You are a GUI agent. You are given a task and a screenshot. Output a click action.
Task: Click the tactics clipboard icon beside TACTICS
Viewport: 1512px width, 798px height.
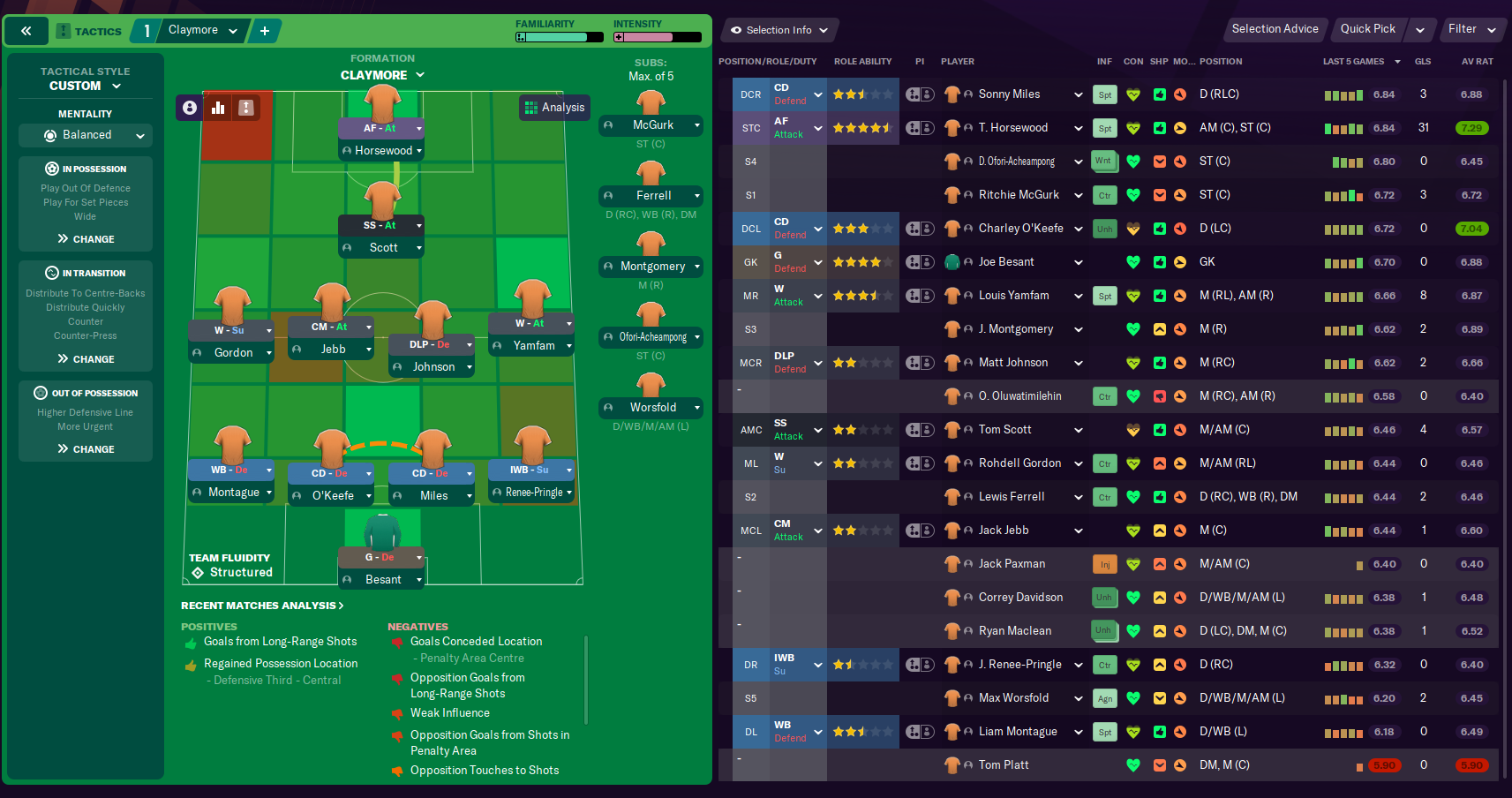click(x=62, y=31)
